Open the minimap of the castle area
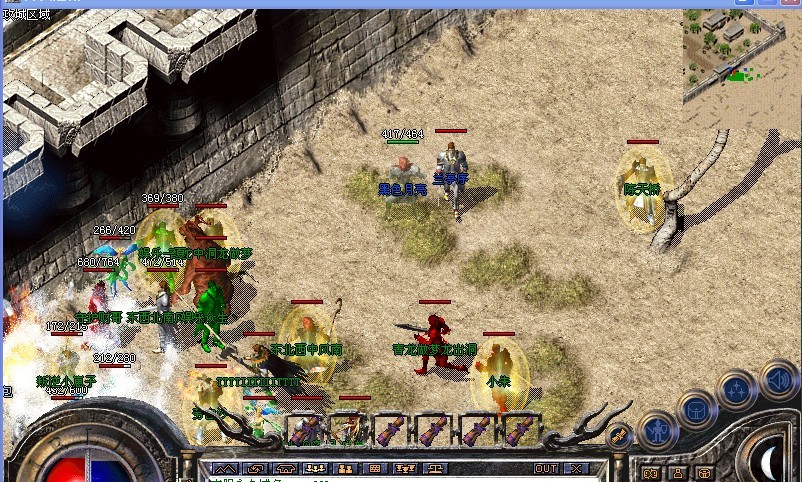 point(742,55)
